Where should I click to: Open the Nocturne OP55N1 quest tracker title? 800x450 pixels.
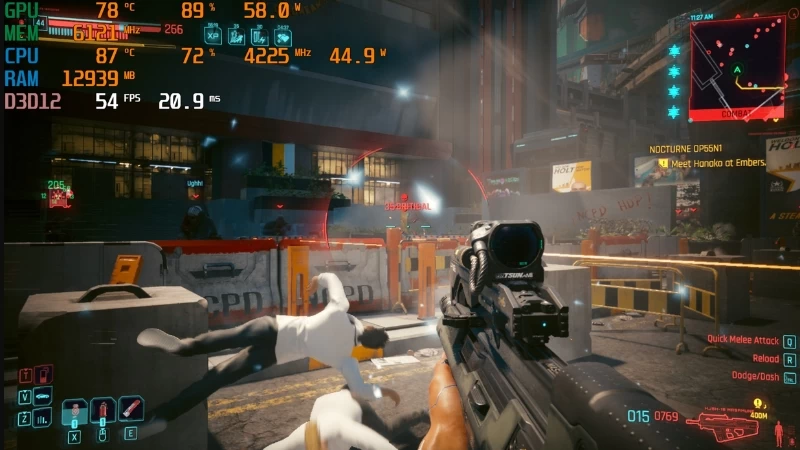(x=692, y=148)
